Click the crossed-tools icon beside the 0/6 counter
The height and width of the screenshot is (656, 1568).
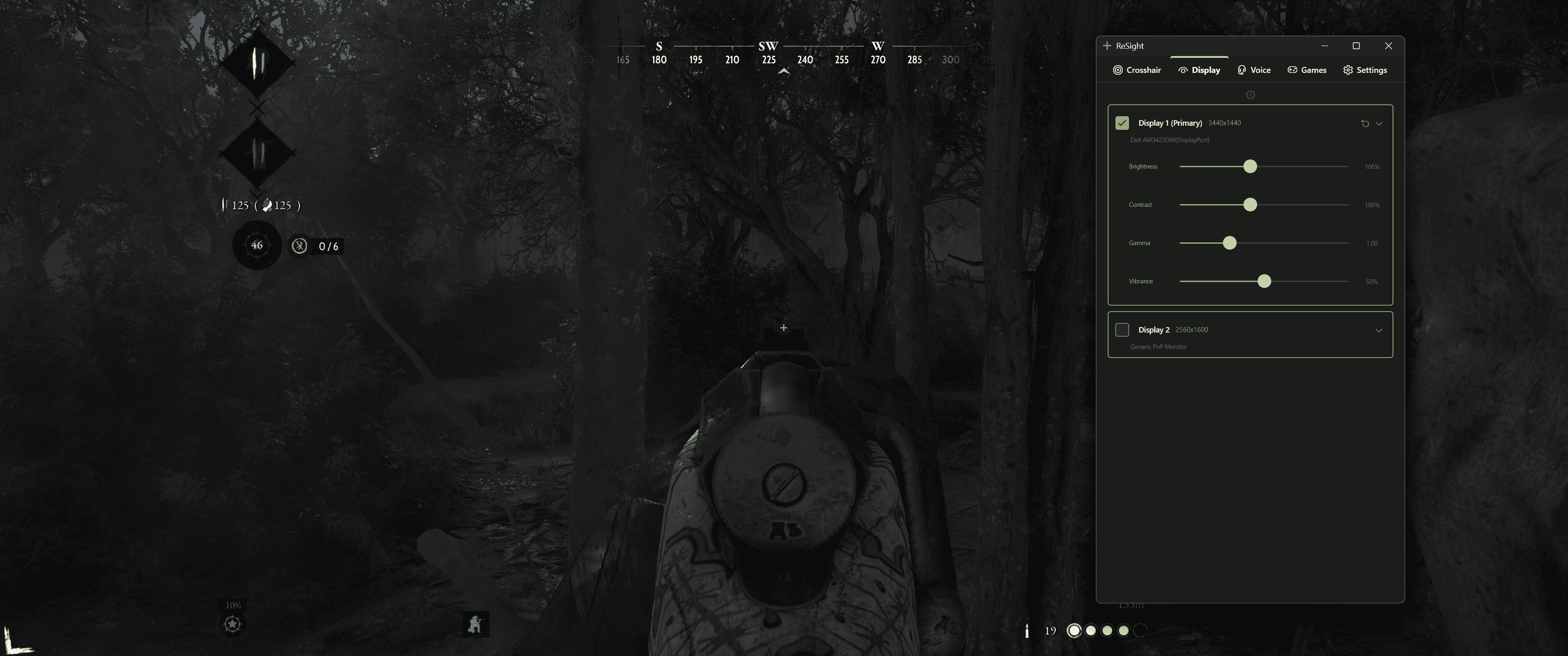[x=299, y=246]
